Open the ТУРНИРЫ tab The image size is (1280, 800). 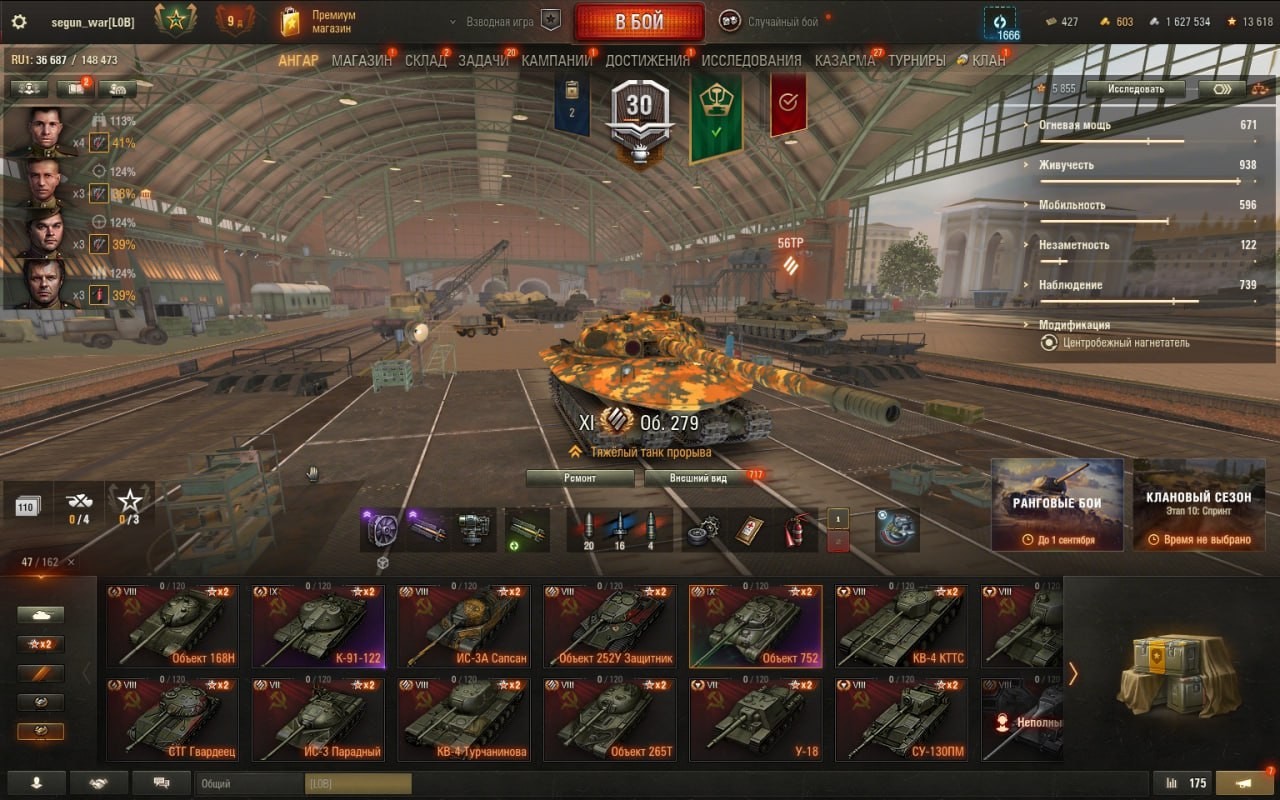point(916,60)
